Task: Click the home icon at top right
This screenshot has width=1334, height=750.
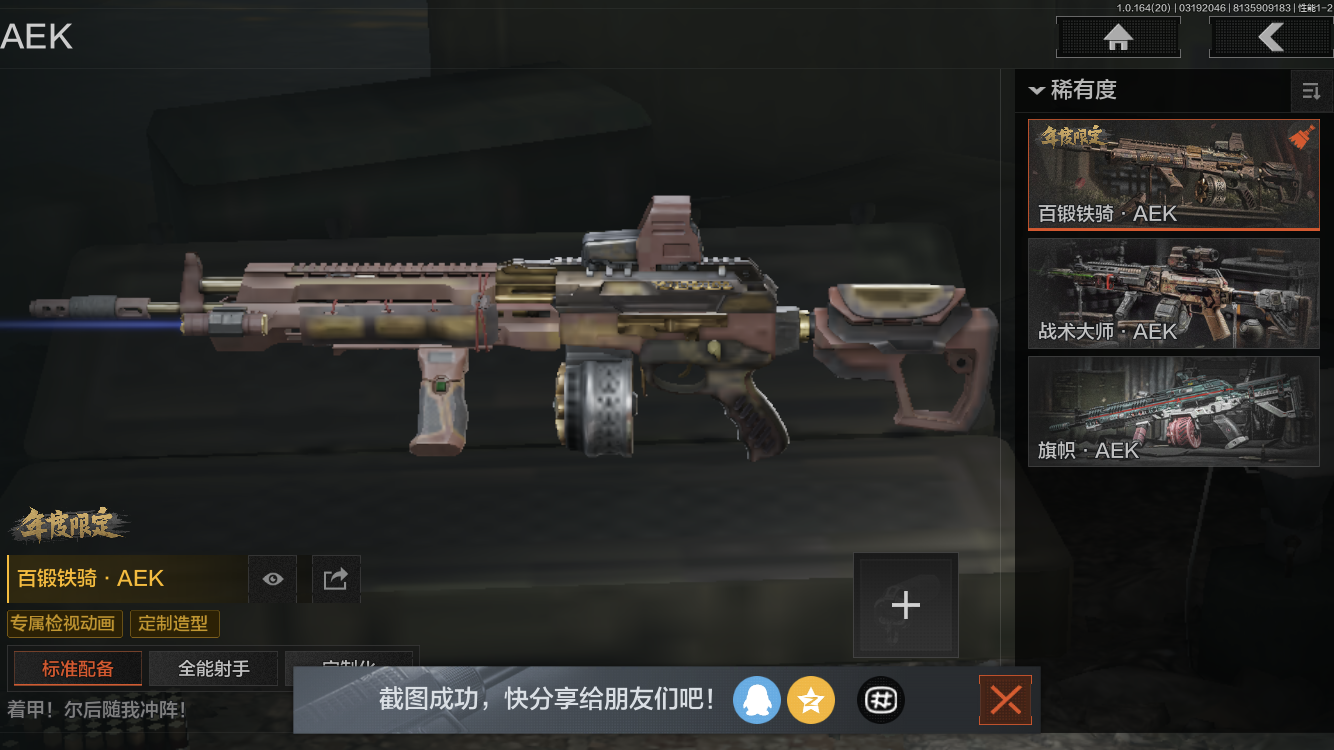Action: (x=1117, y=37)
